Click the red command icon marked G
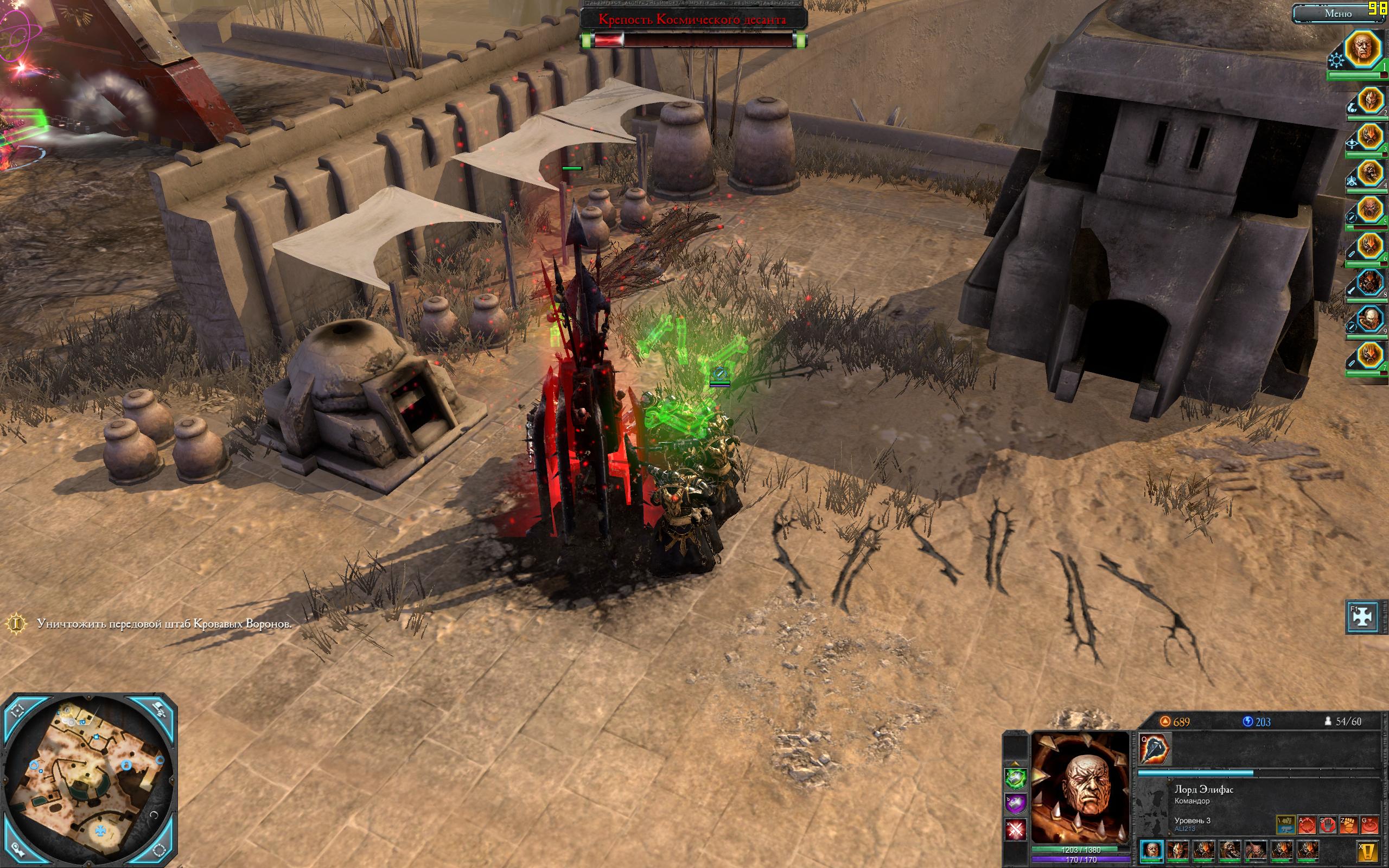The image size is (1389, 868). (1369, 825)
